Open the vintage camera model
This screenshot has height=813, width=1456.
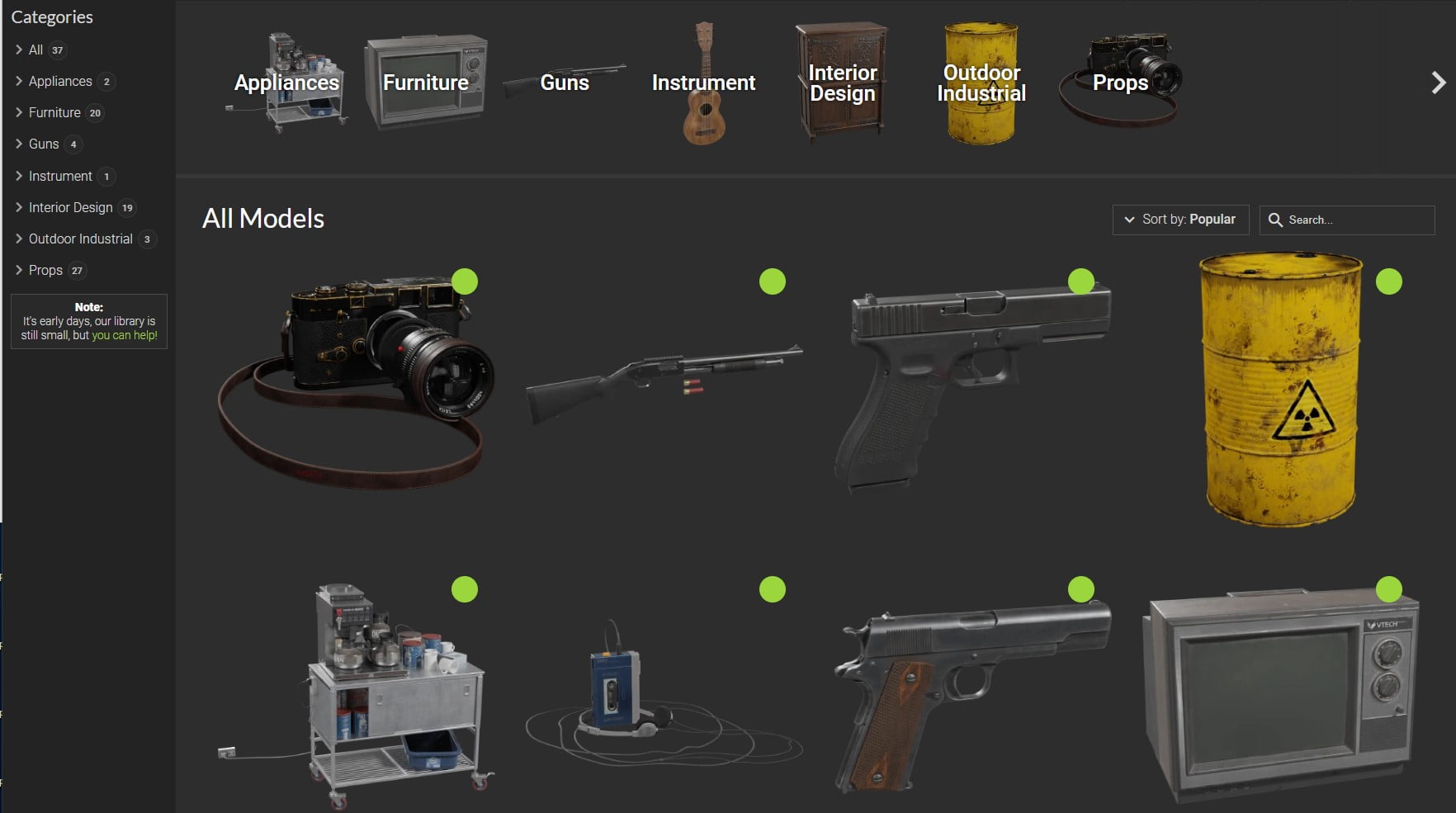click(355, 380)
